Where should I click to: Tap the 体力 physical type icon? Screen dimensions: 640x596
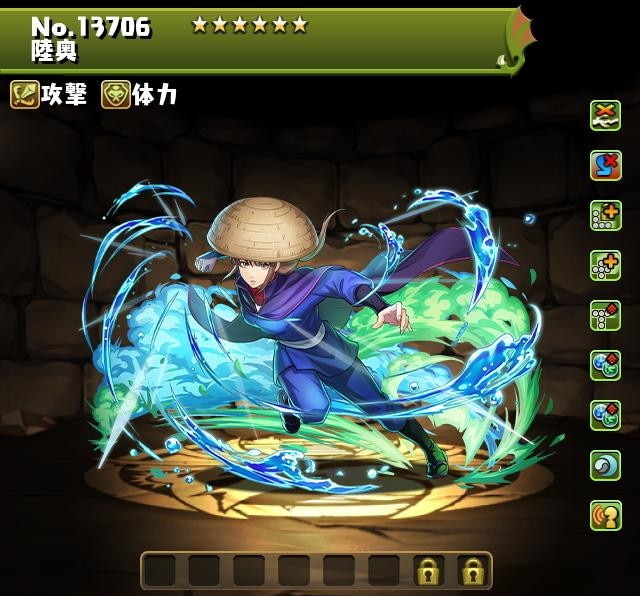tap(116, 95)
